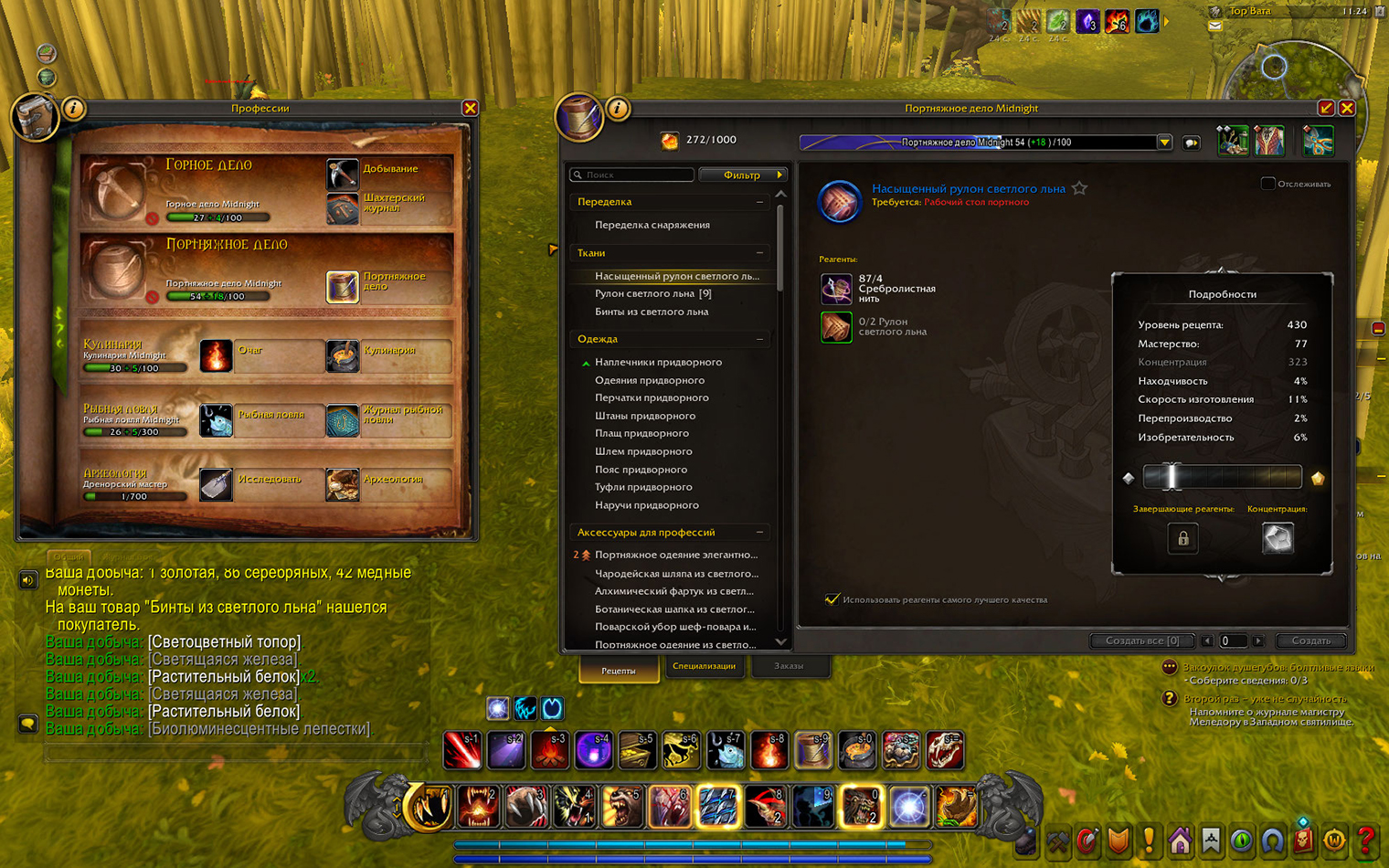The image size is (1389, 868).
Task: Close the Профессии window
Action: click(x=470, y=109)
